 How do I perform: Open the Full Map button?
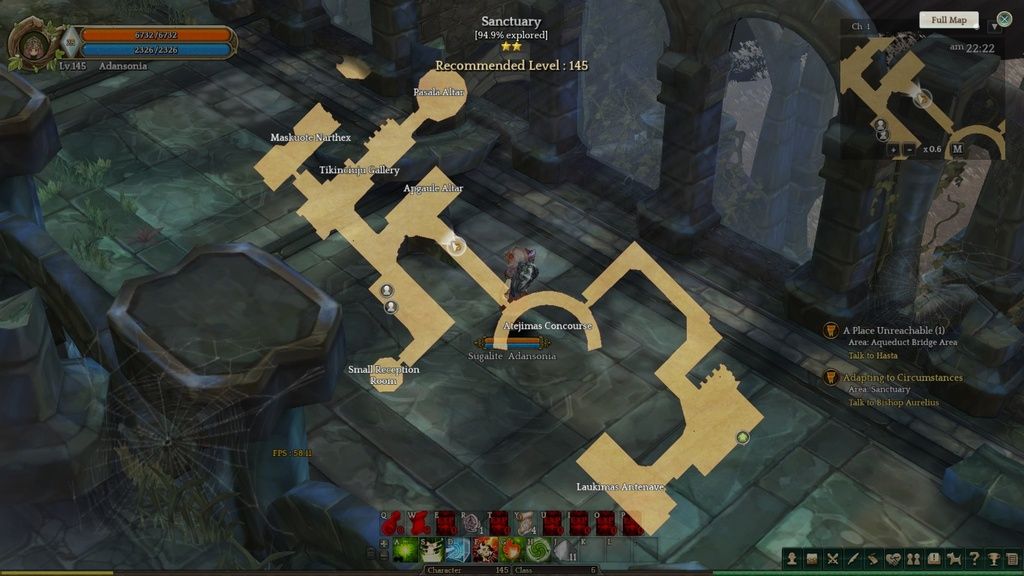(x=948, y=20)
